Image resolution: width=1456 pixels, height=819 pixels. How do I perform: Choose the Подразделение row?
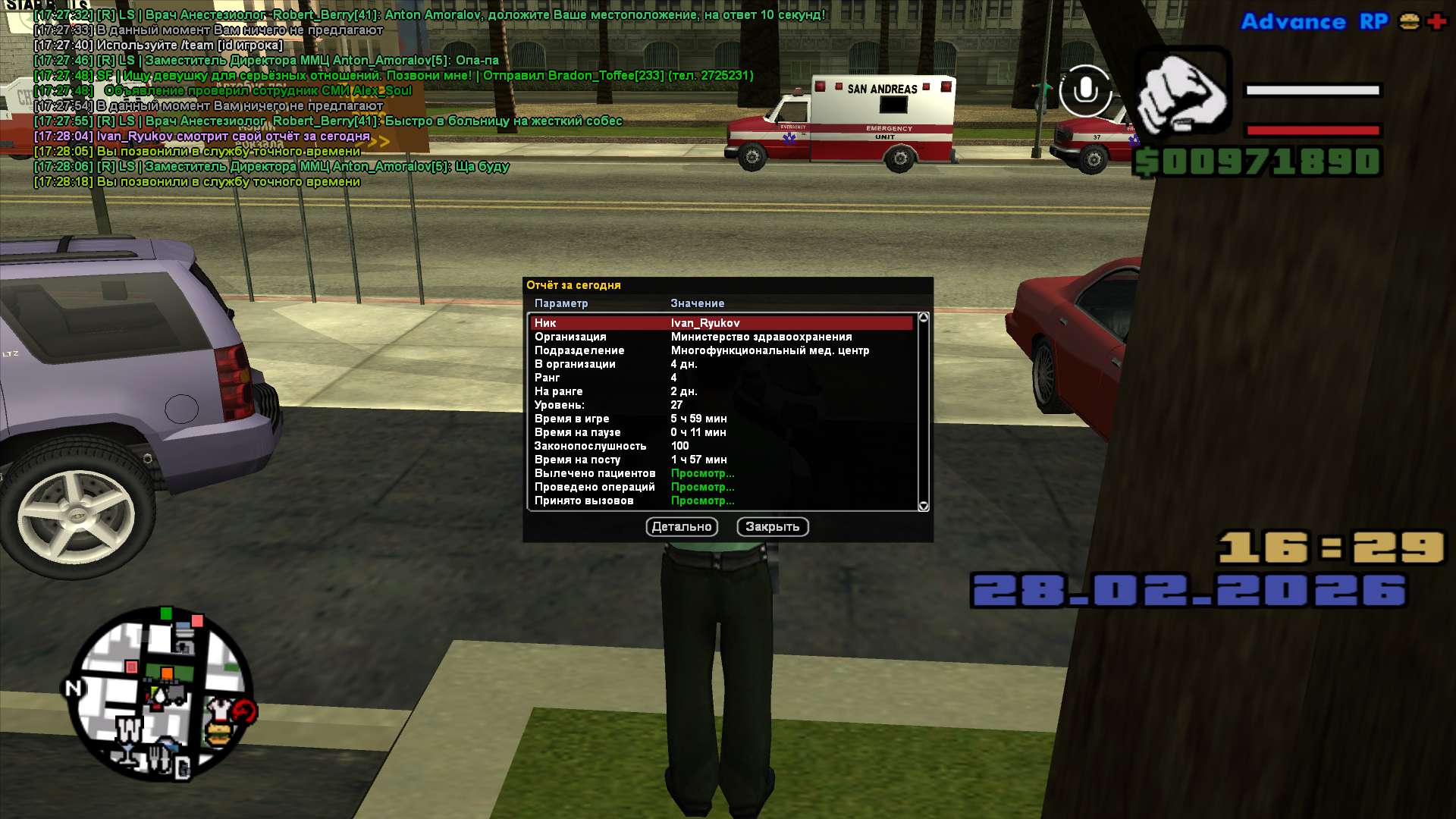point(720,350)
